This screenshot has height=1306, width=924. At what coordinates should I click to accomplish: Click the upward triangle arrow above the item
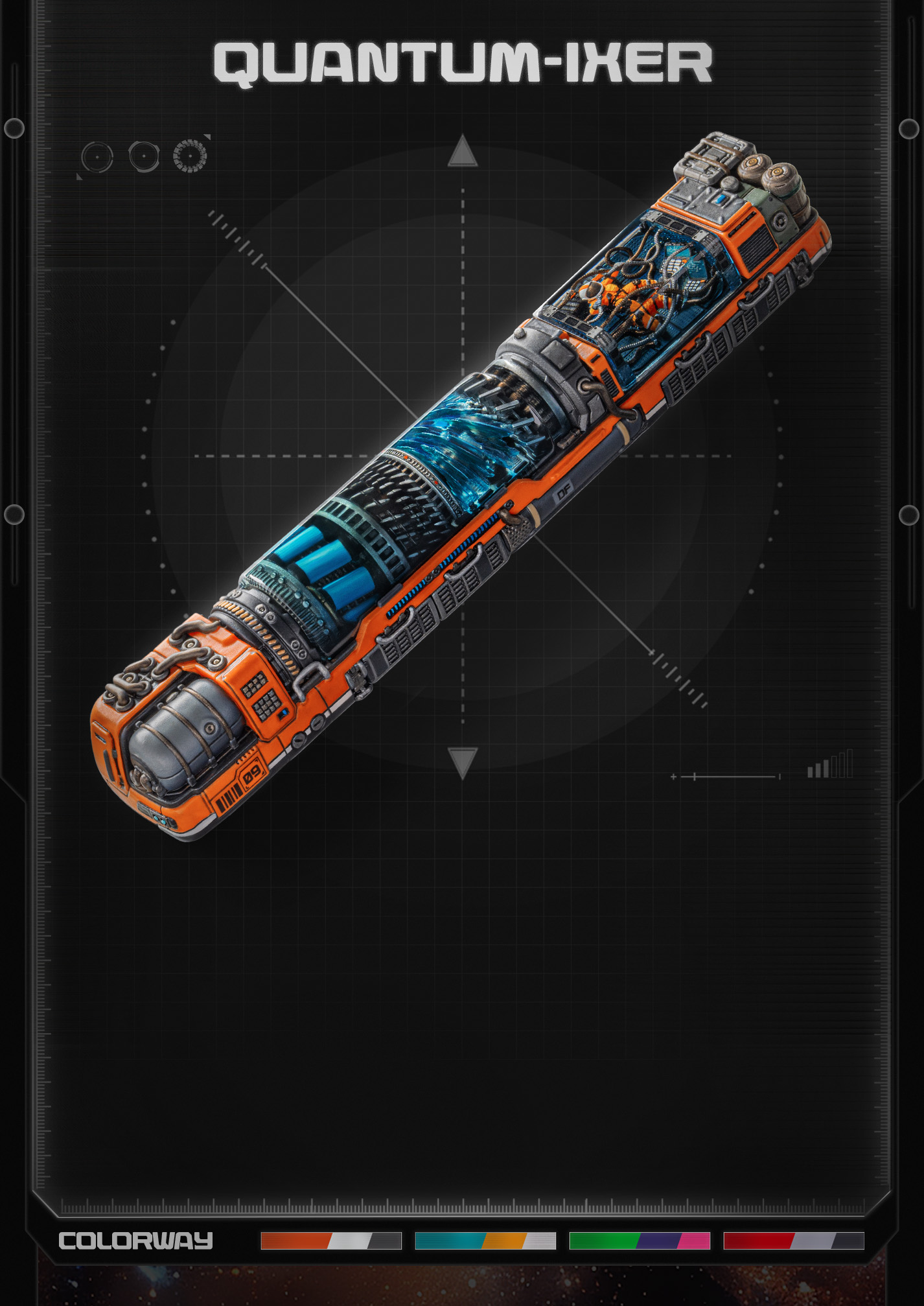tap(462, 152)
